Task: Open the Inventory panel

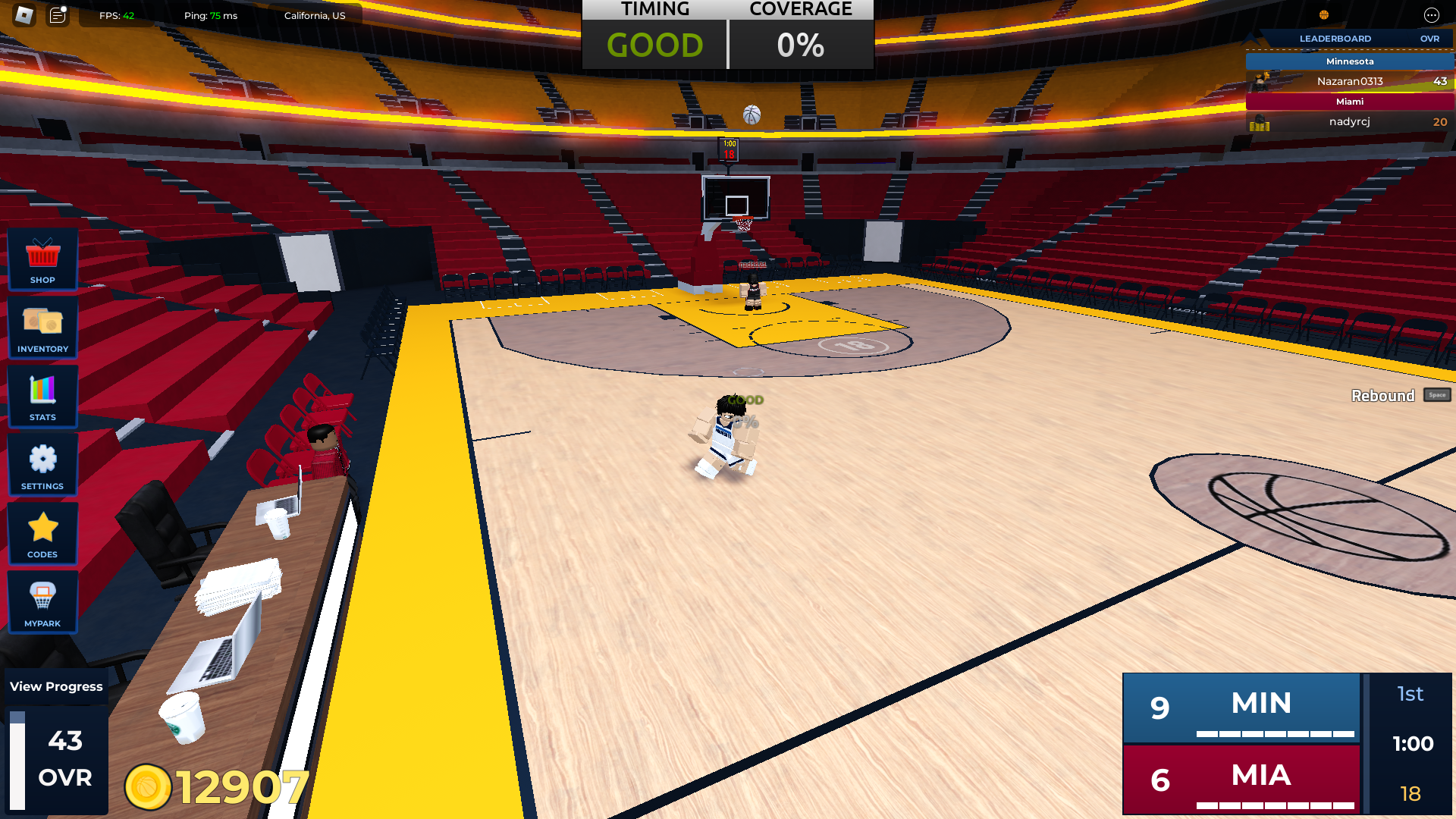Action: (42, 328)
